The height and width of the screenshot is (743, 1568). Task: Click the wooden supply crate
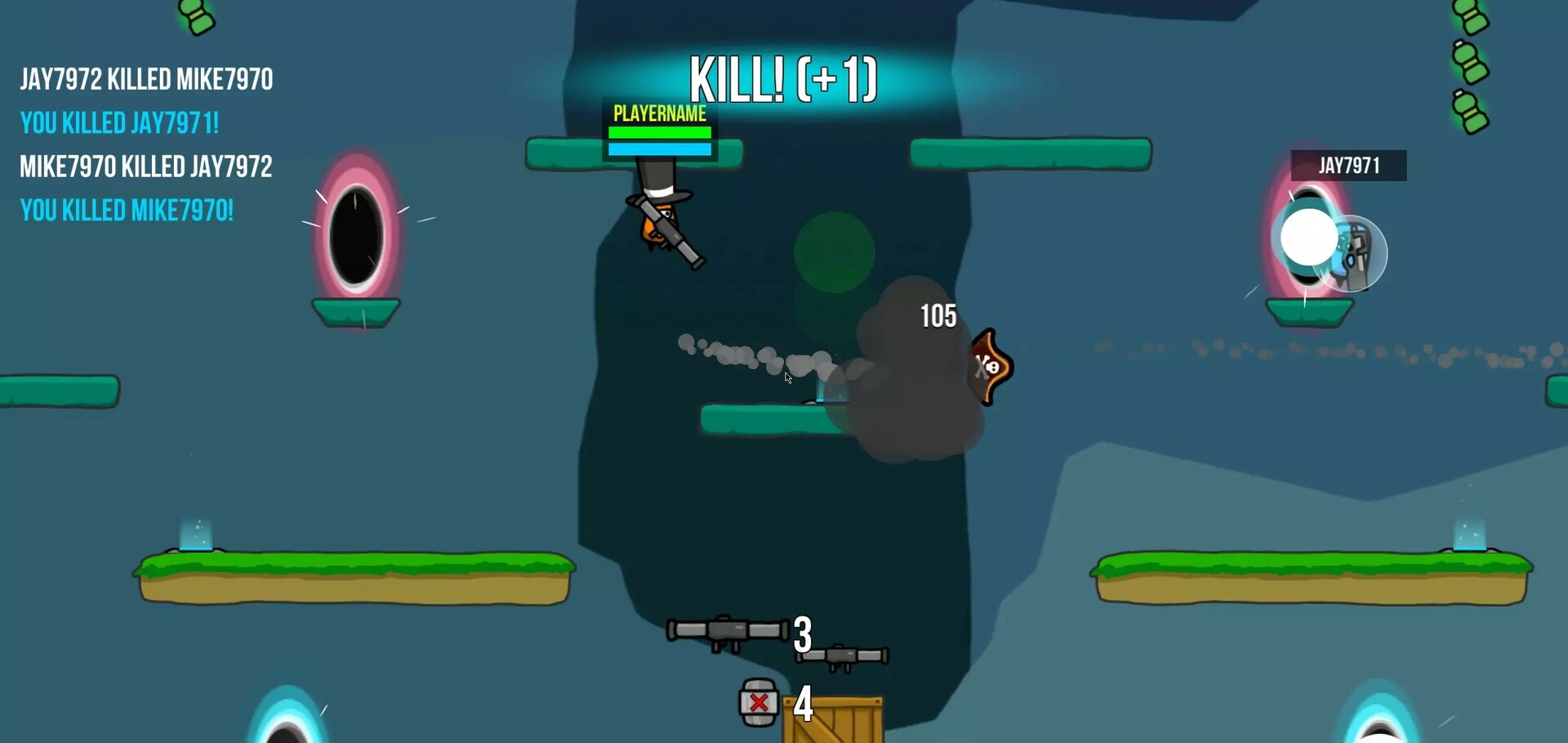point(833,717)
